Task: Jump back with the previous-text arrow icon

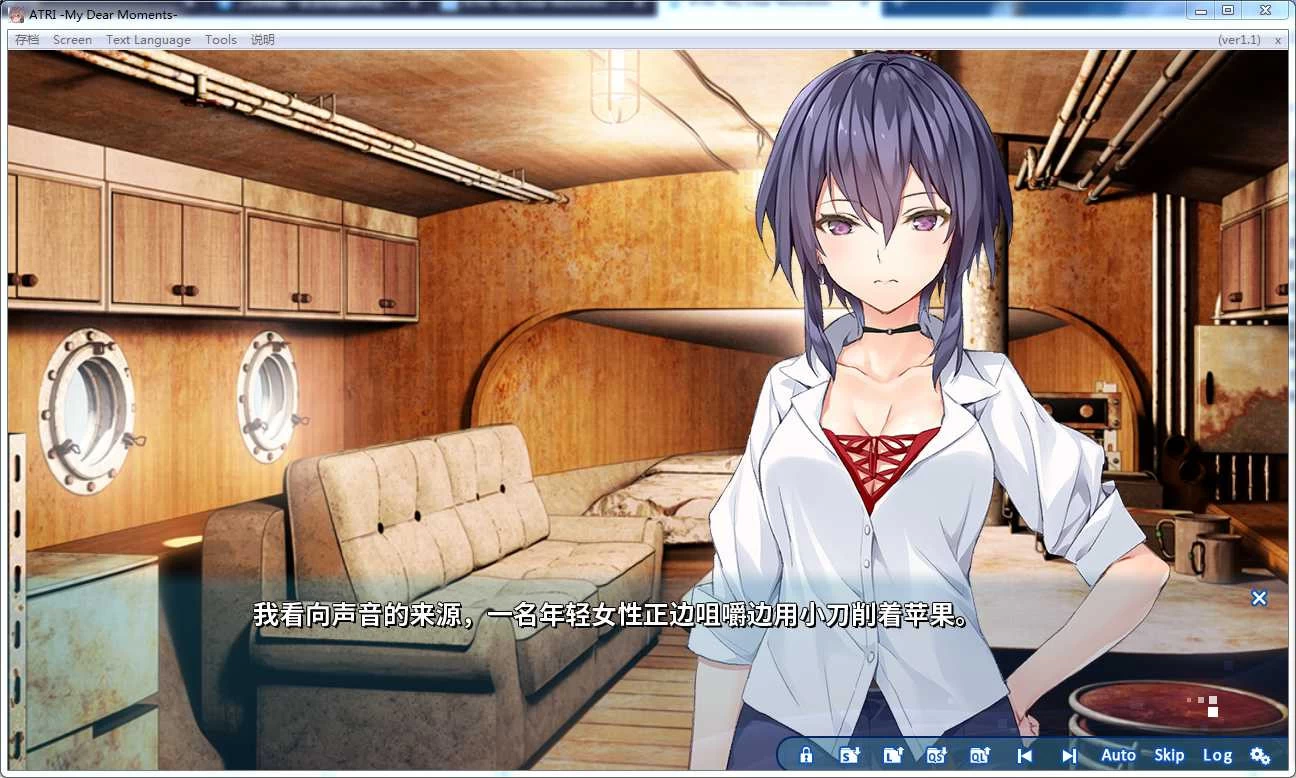Action: click(1024, 755)
